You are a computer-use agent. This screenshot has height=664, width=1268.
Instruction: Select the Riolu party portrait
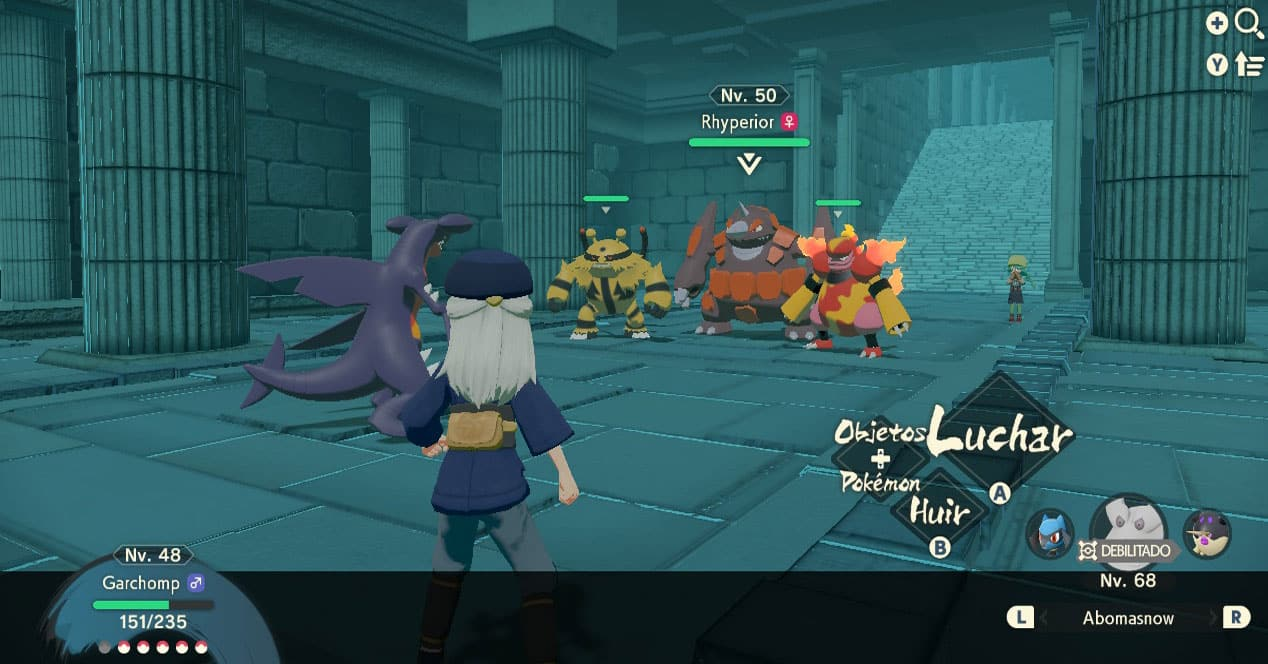pyautogui.click(x=1050, y=533)
